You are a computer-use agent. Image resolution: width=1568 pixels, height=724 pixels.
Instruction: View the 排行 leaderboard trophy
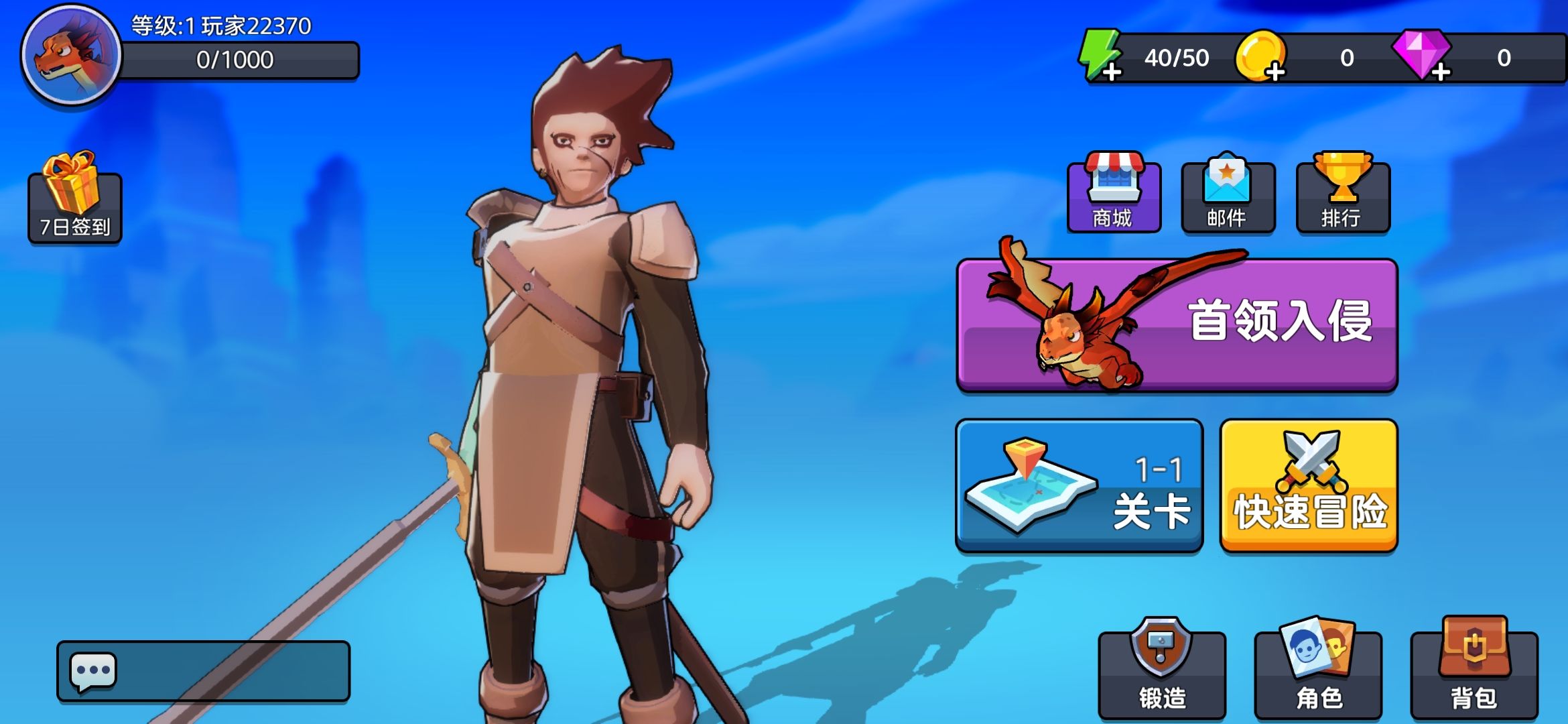pyautogui.click(x=1343, y=196)
